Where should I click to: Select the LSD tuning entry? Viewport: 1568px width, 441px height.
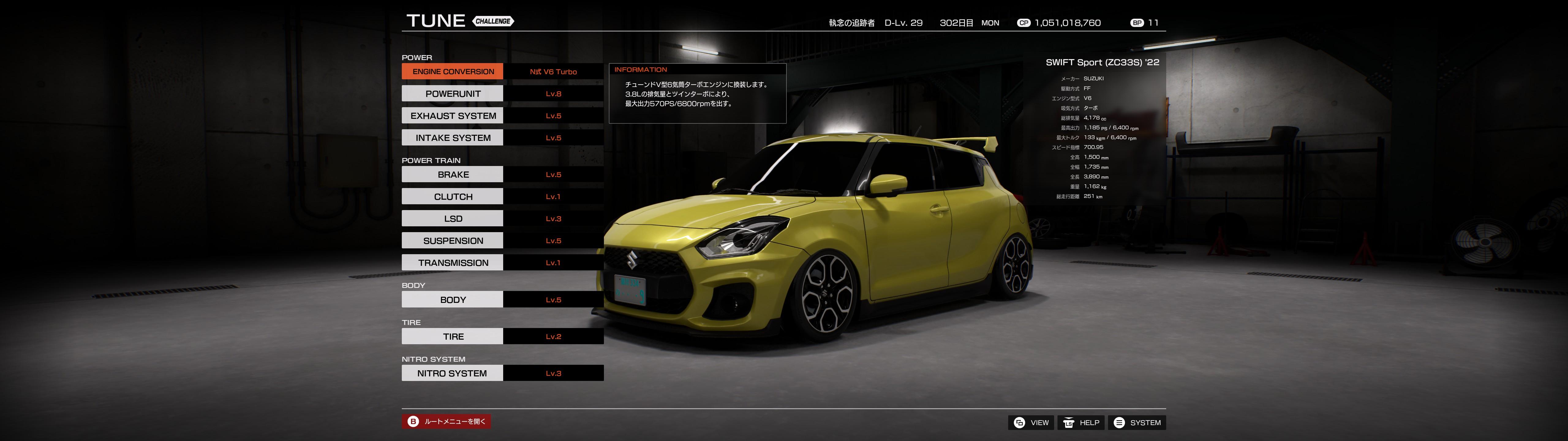452,219
